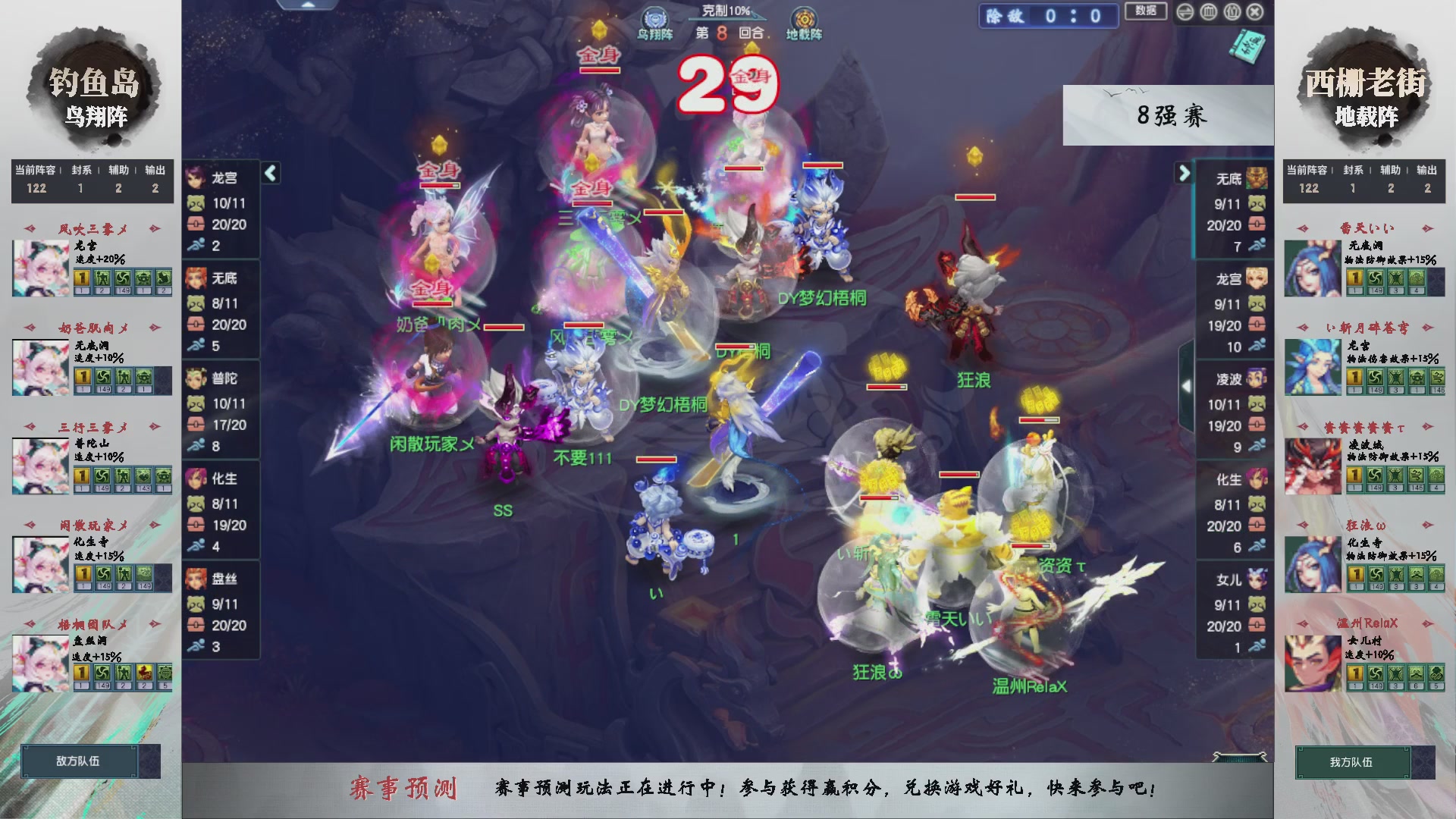
Task: Collapse left roster panel with left chevron
Action: (x=269, y=174)
